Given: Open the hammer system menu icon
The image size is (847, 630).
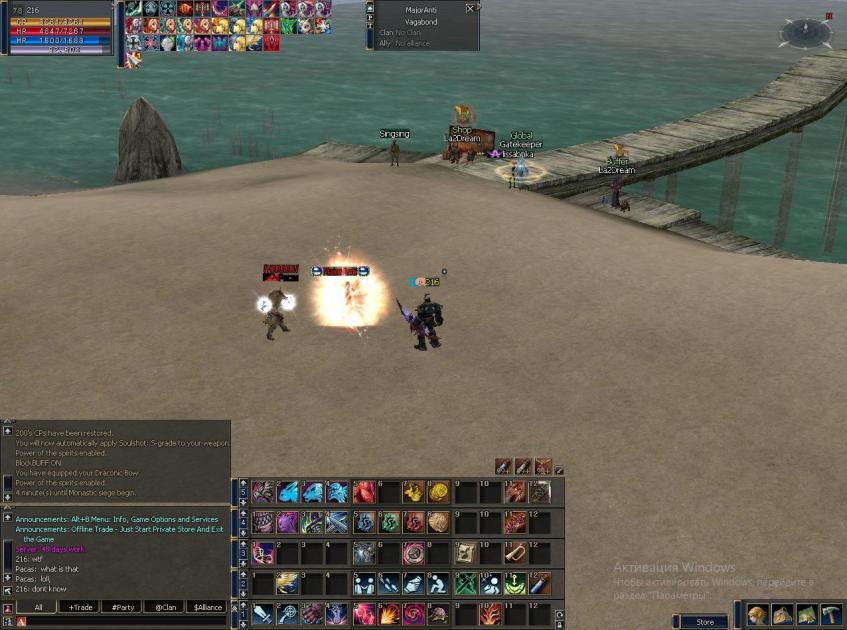Looking at the screenshot, I should click(831, 615).
